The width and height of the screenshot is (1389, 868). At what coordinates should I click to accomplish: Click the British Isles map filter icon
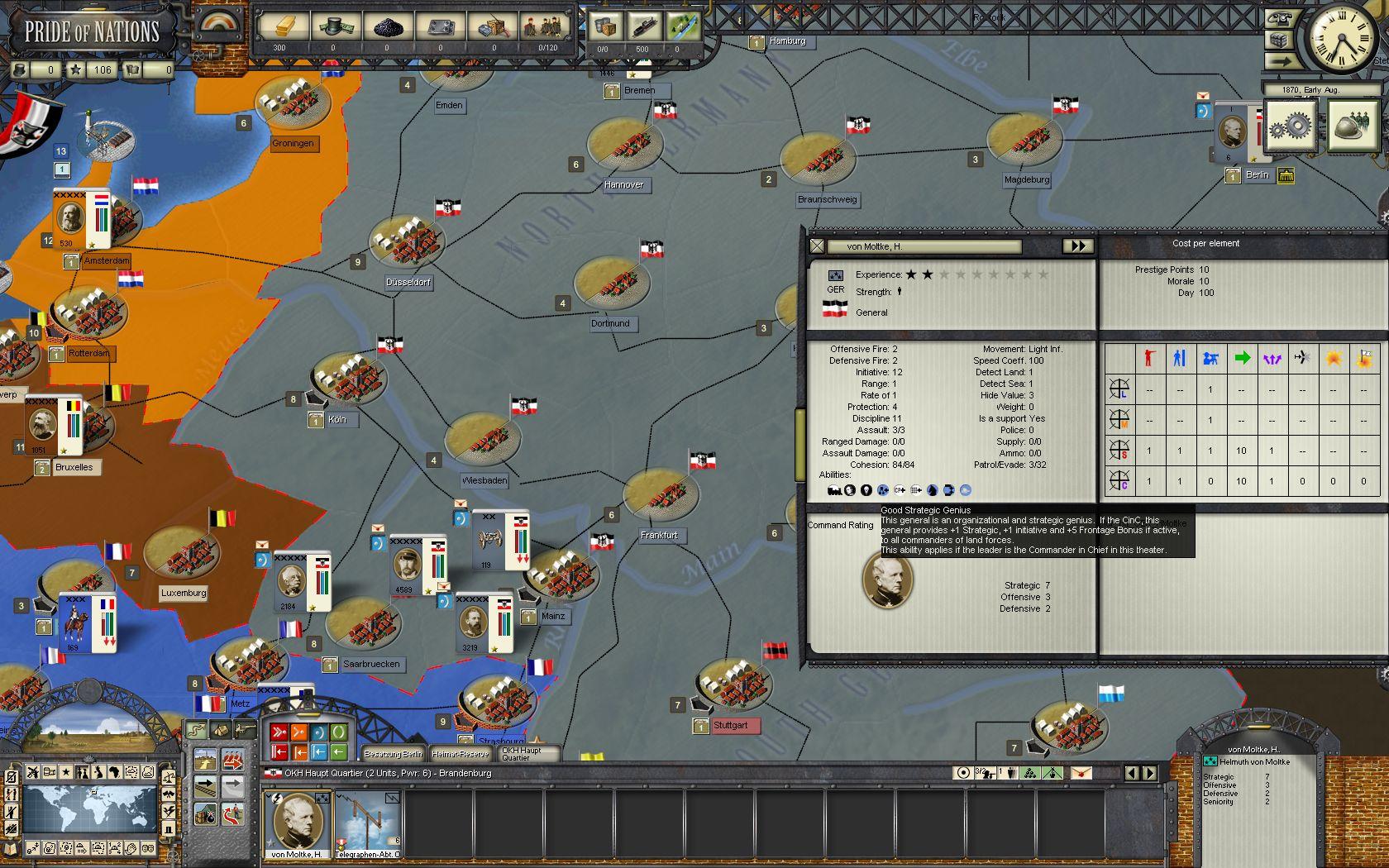[x=98, y=772]
